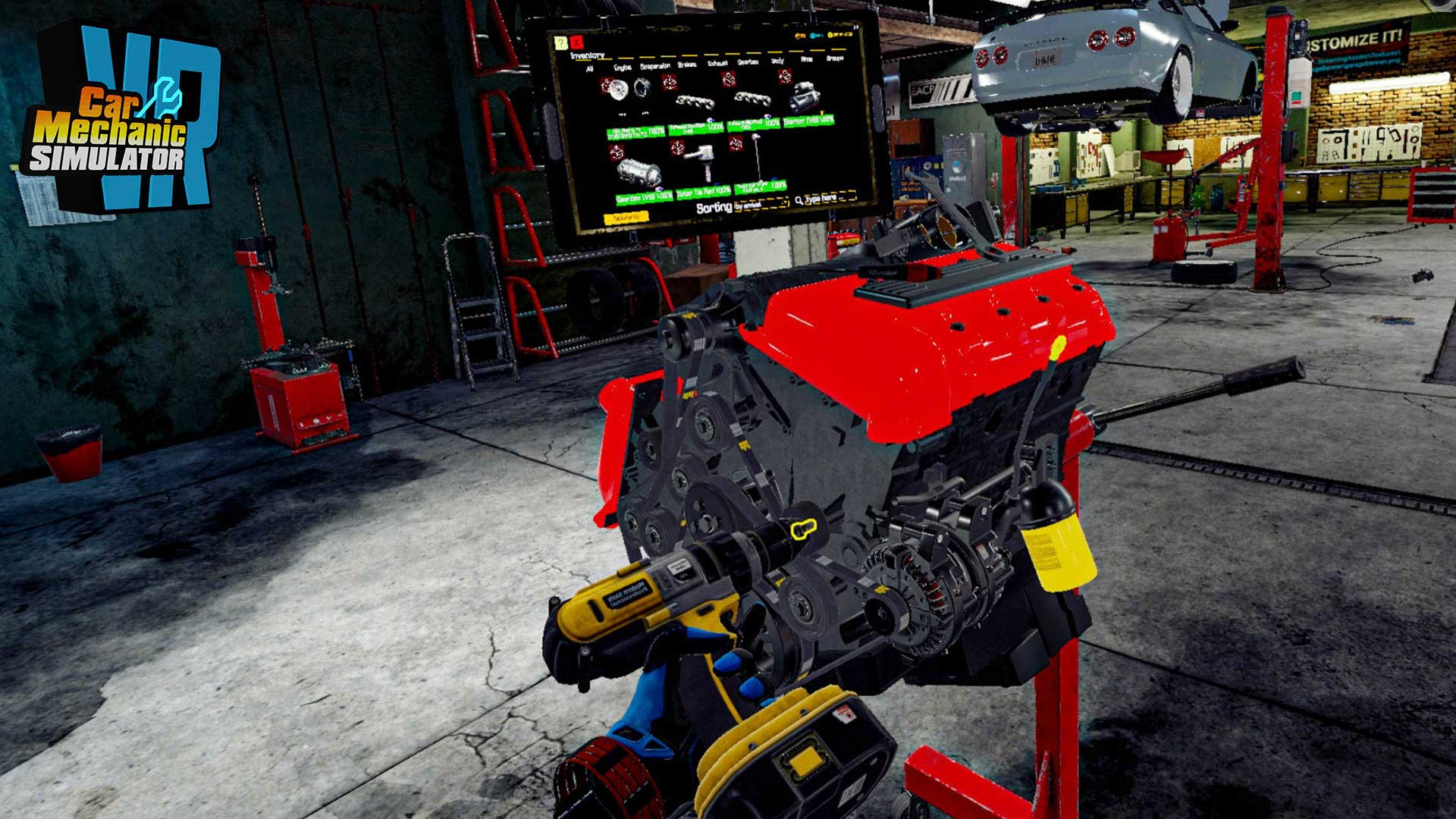1456x819 pixels.
Task: Show the All inventory category
Action: (589, 69)
